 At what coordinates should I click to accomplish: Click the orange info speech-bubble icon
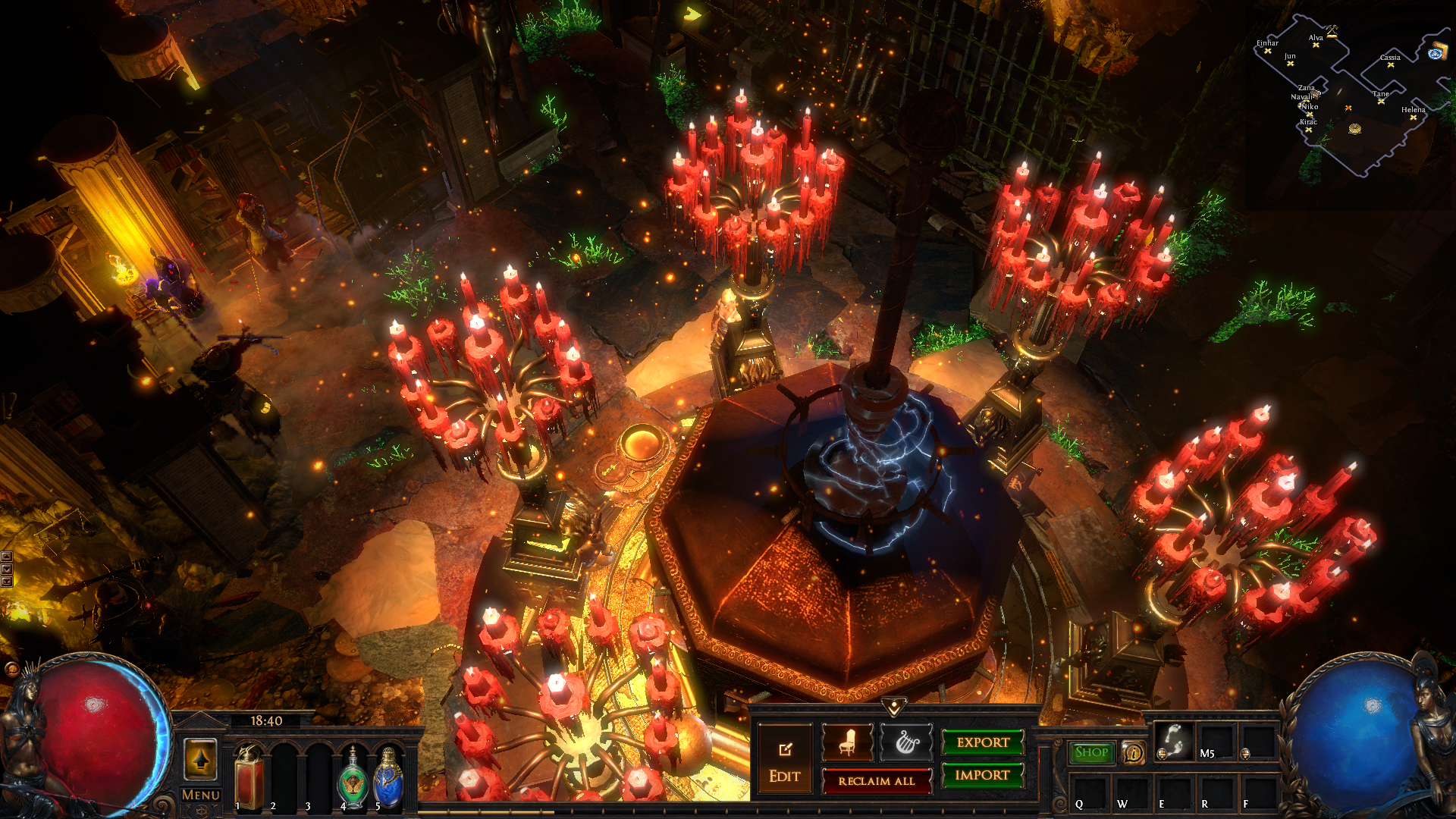(1133, 753)
